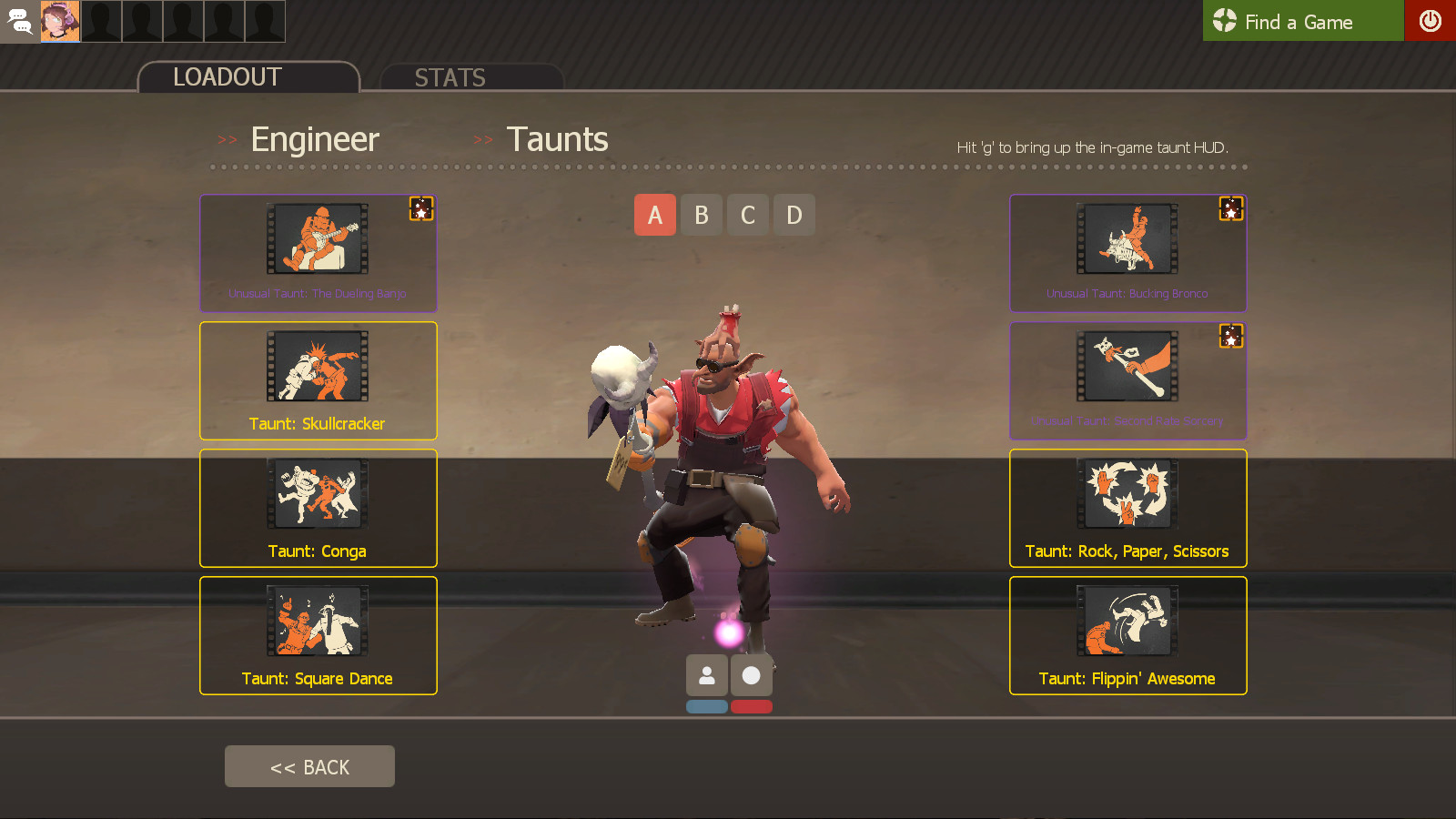Toggle the player model display mode

(x=707, y=674)
